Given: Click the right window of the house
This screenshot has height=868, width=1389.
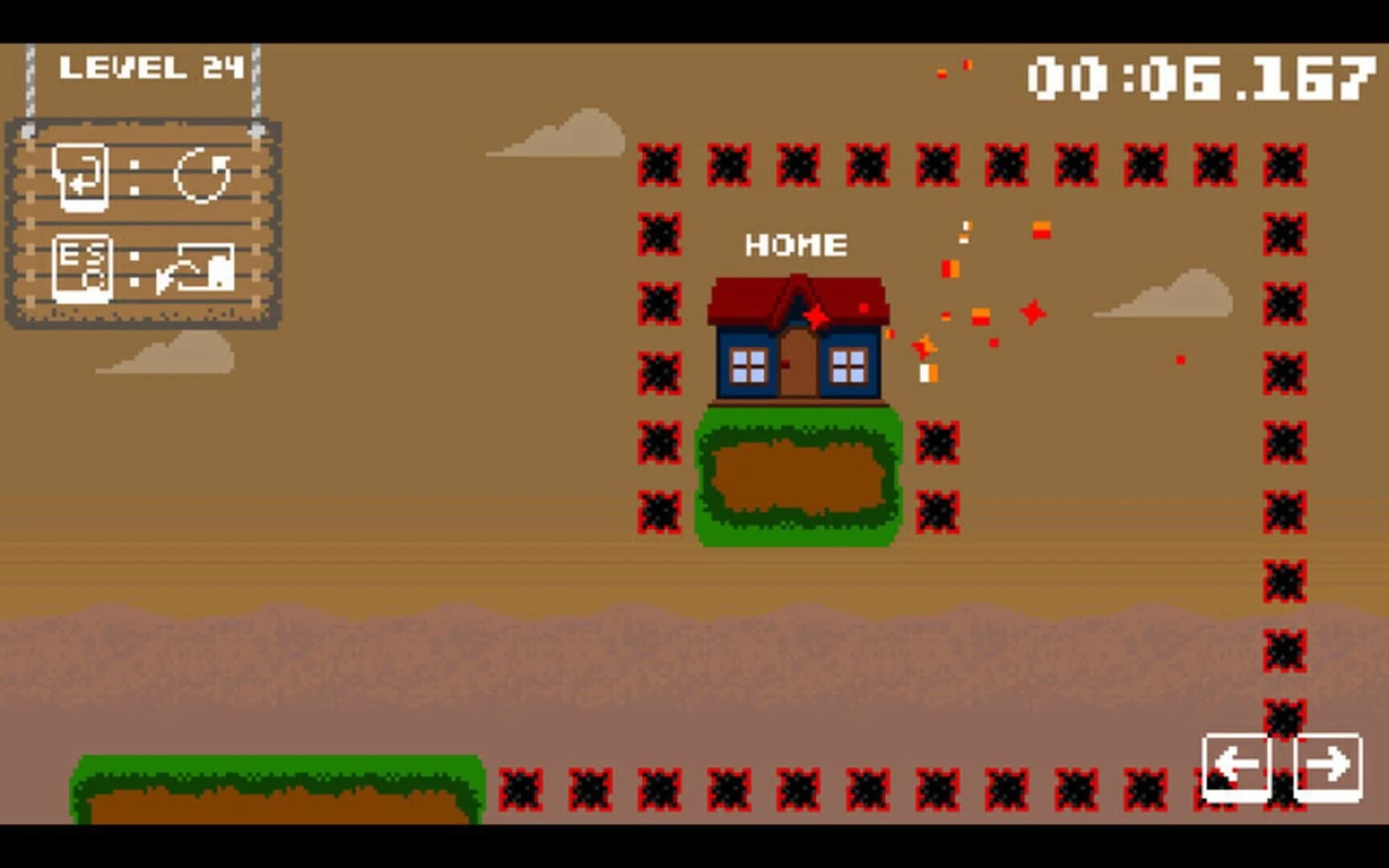Looking at the screenshot, I should pyautogui.click(x=847, y=366).
